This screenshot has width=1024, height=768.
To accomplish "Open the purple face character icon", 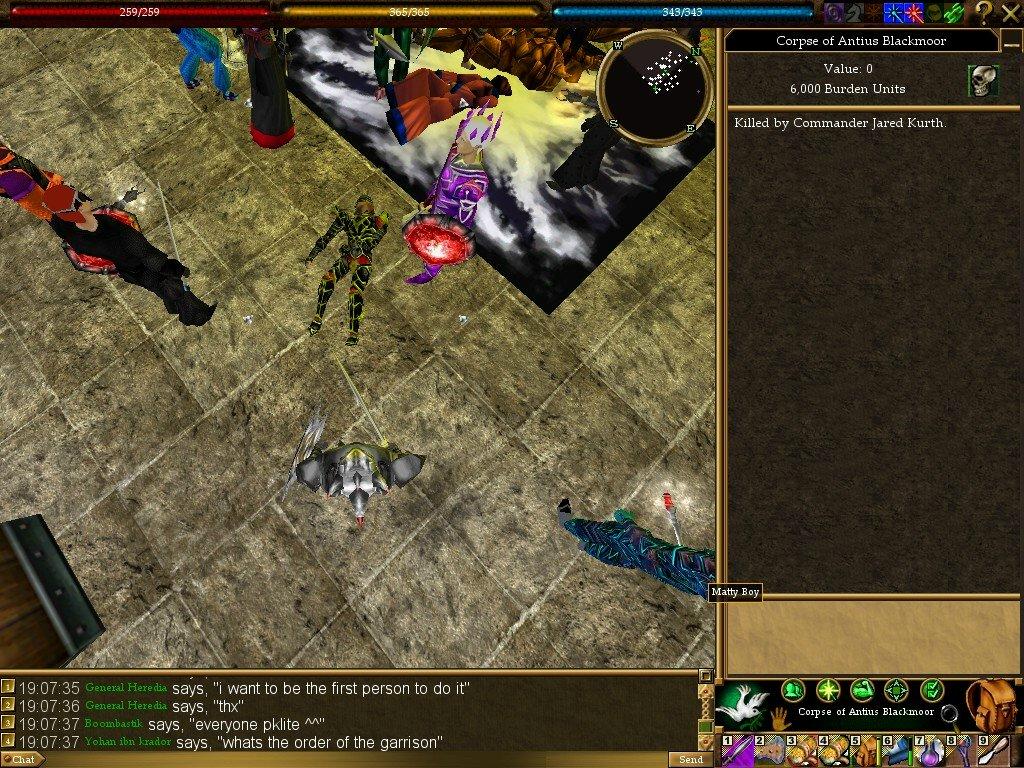I will click(833, 12).
